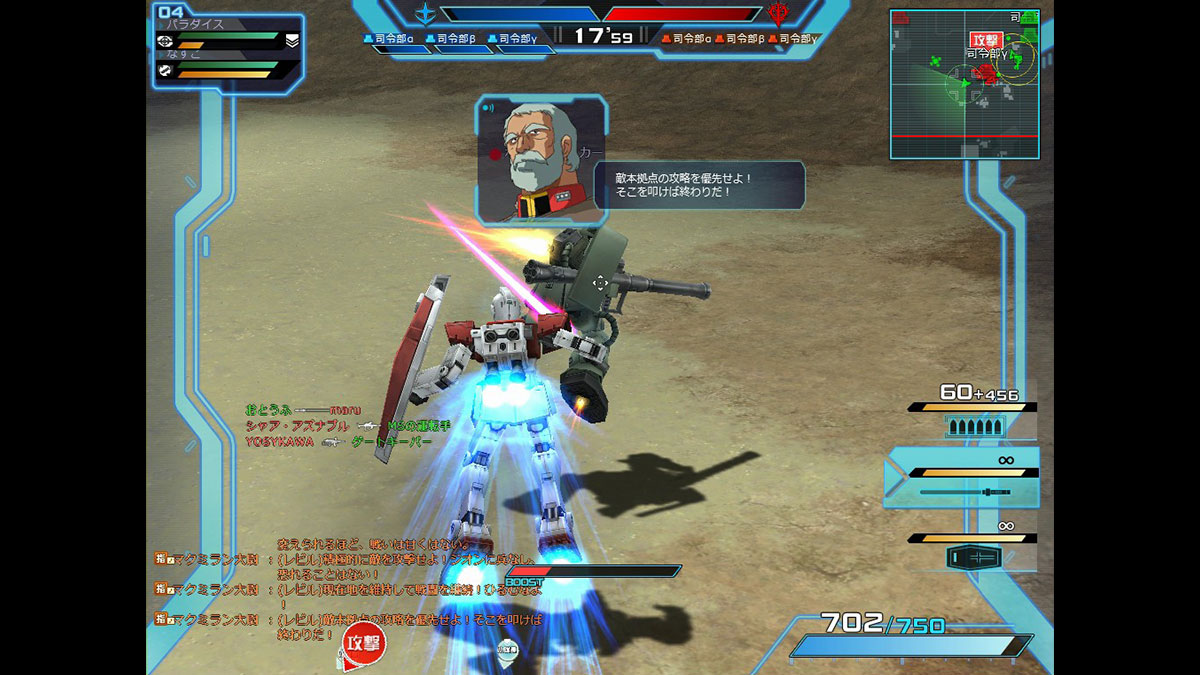Viewport: 1200px width, 675px height.
Task: Click the red 攻撃 marker on the minimap
Action: coord(984,40)
